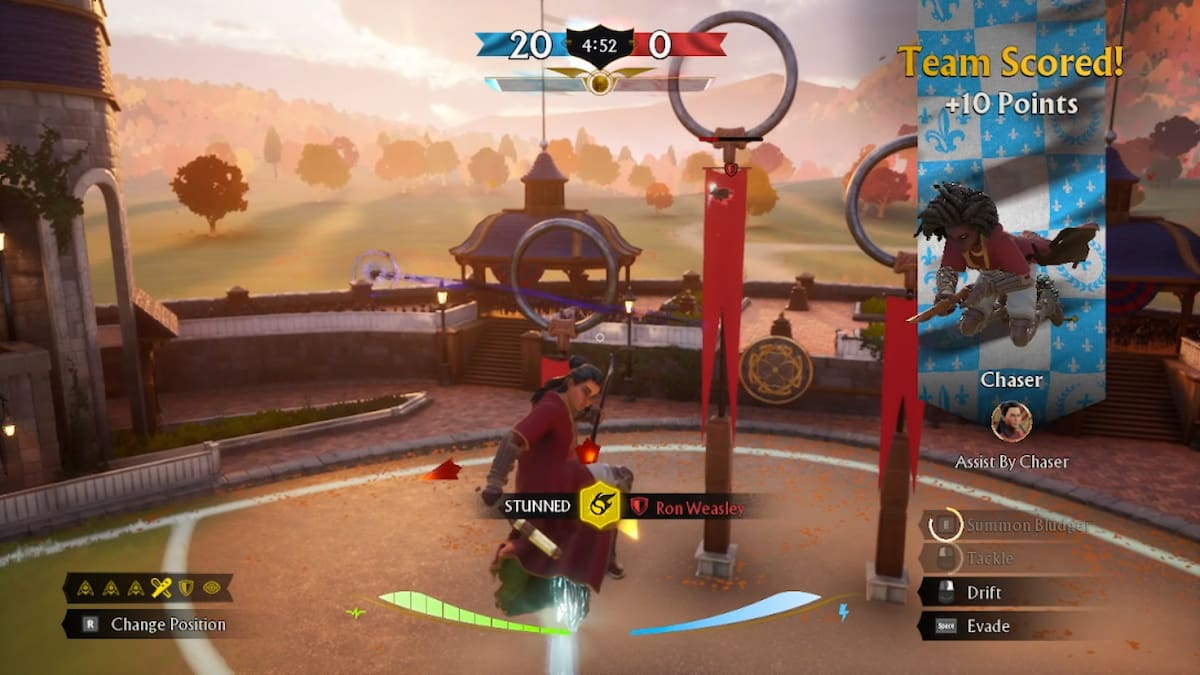Activate the Summon Bludger ability
The image size is (1200, 675).
pos(1012,525)
